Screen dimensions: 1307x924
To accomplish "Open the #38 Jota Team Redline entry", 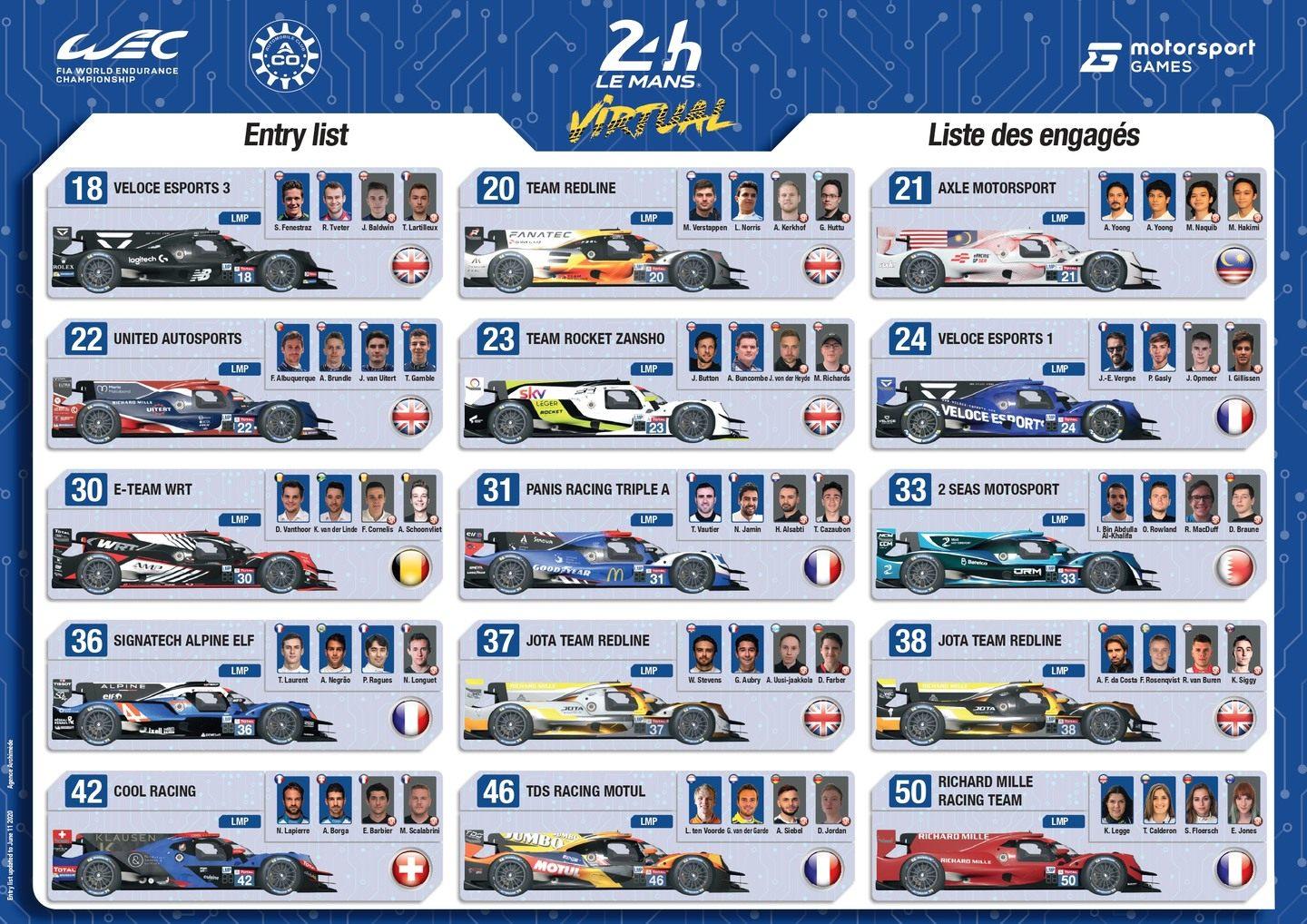I will pos(1068,684).
